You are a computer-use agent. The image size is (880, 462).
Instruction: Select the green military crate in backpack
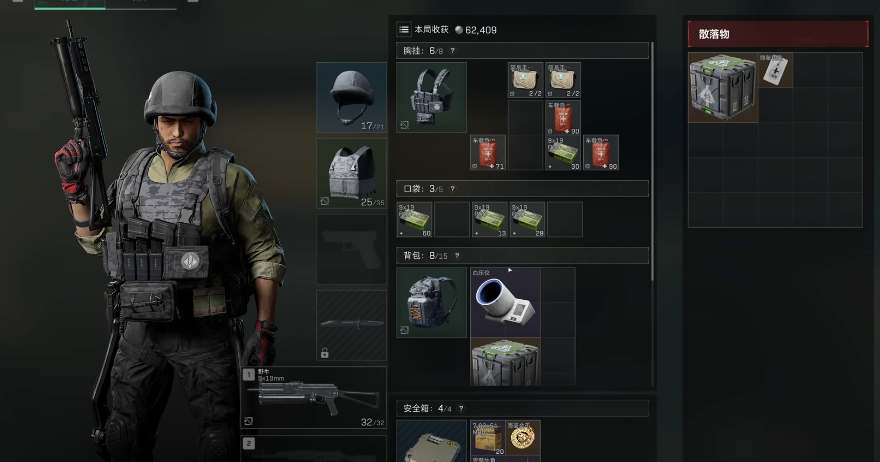tap(505, 362)
